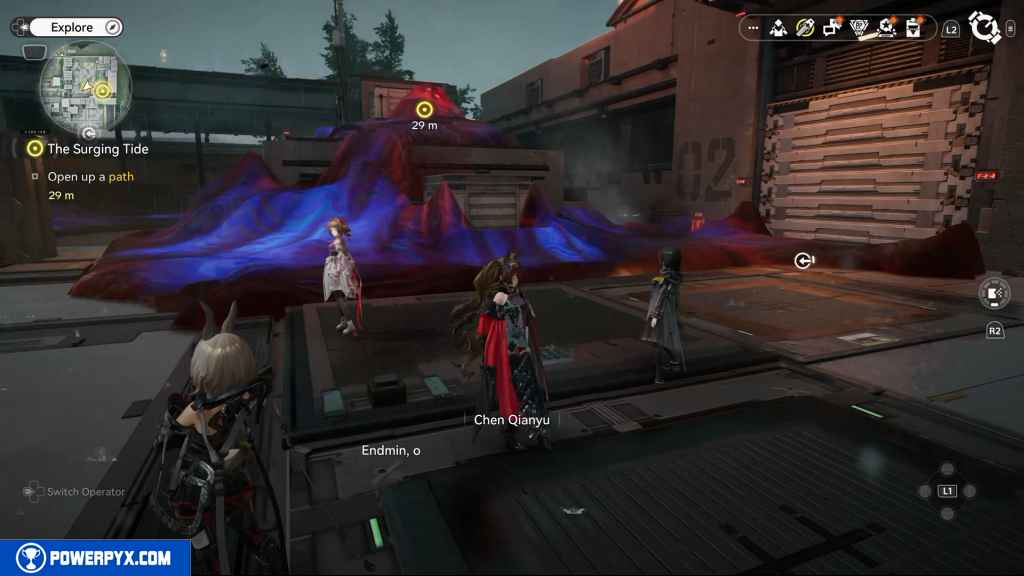Open the triangular BP pass icon

[x=859, y=28]
